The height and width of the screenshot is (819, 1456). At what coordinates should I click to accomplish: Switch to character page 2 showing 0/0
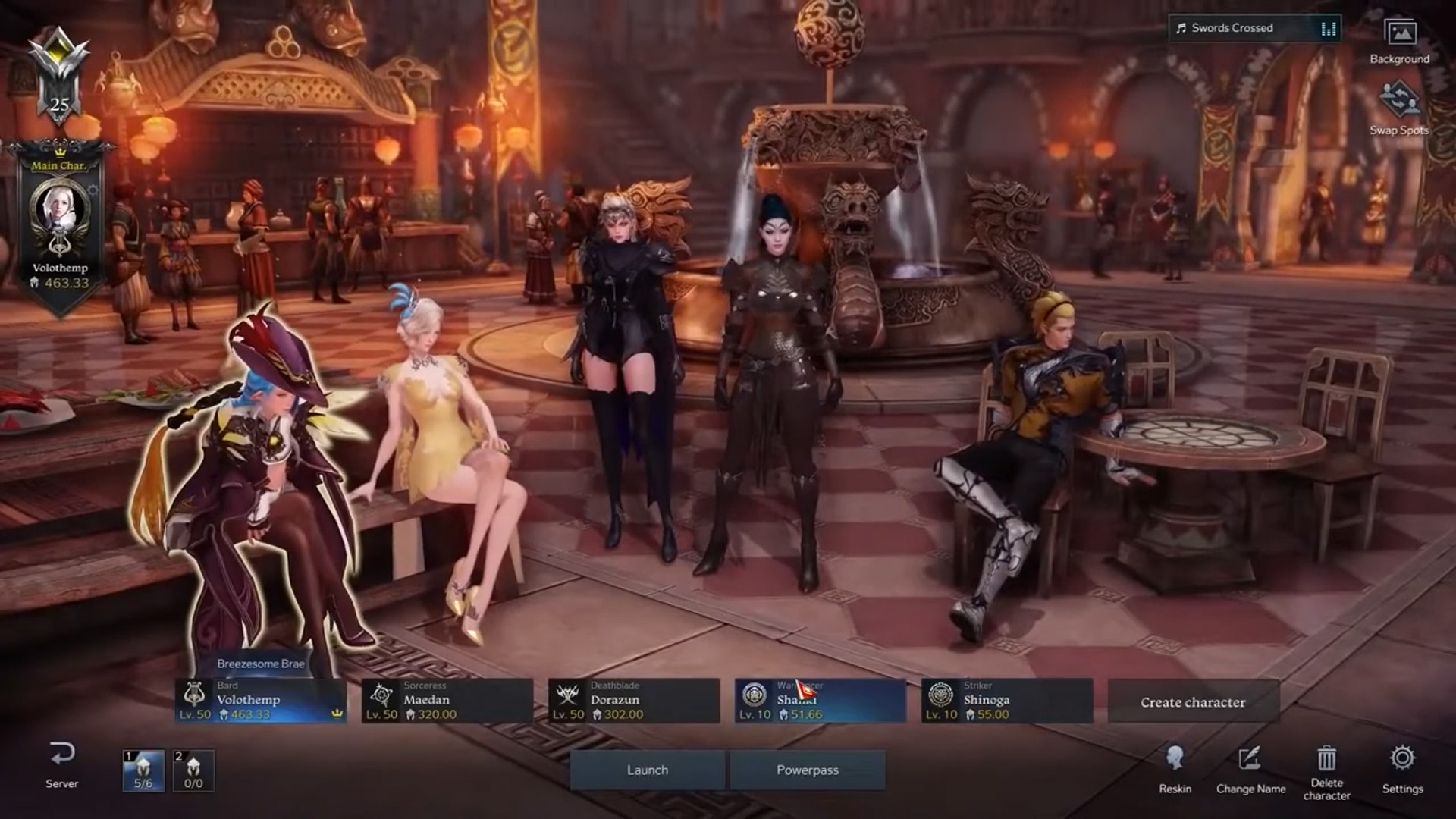click(193, 770)
